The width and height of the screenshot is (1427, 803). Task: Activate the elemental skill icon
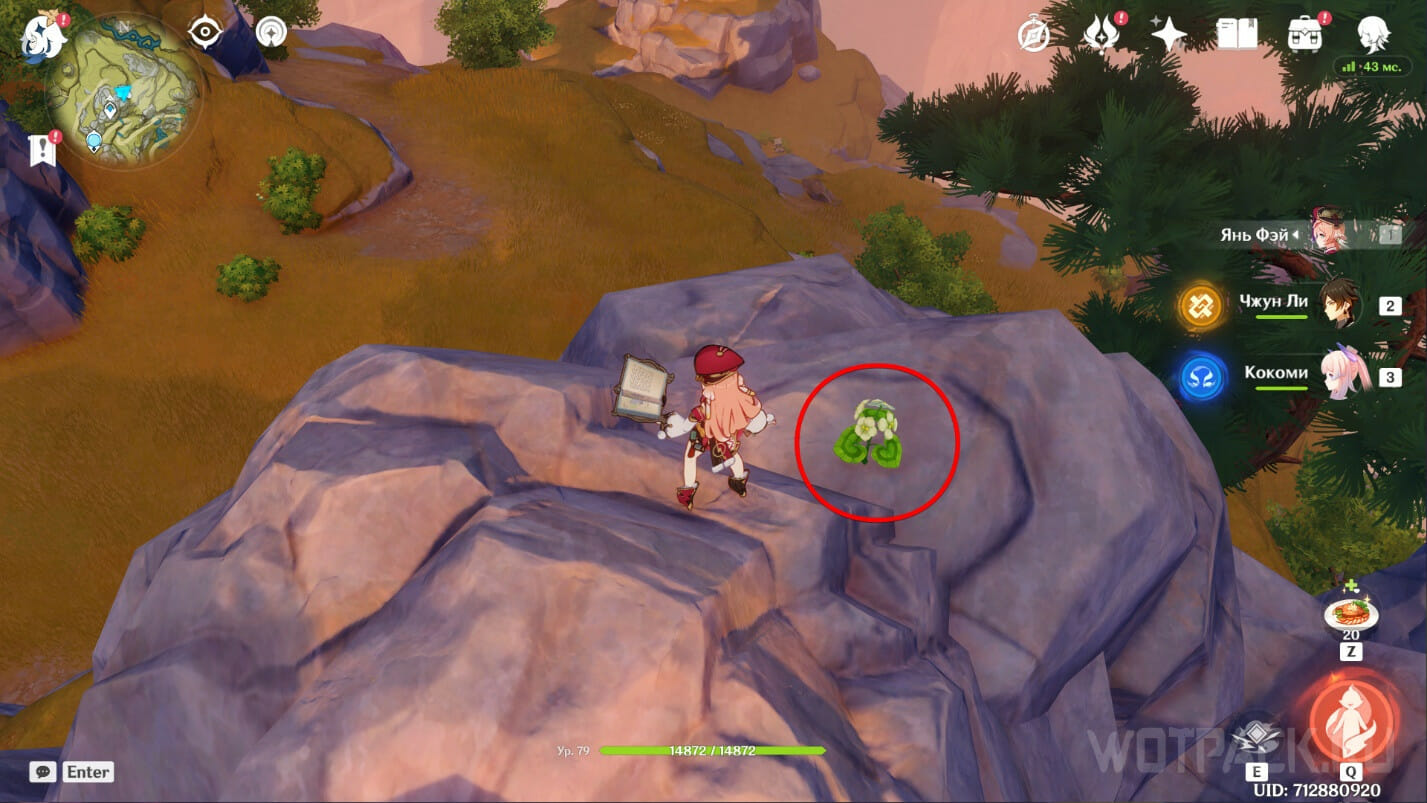1255,737
